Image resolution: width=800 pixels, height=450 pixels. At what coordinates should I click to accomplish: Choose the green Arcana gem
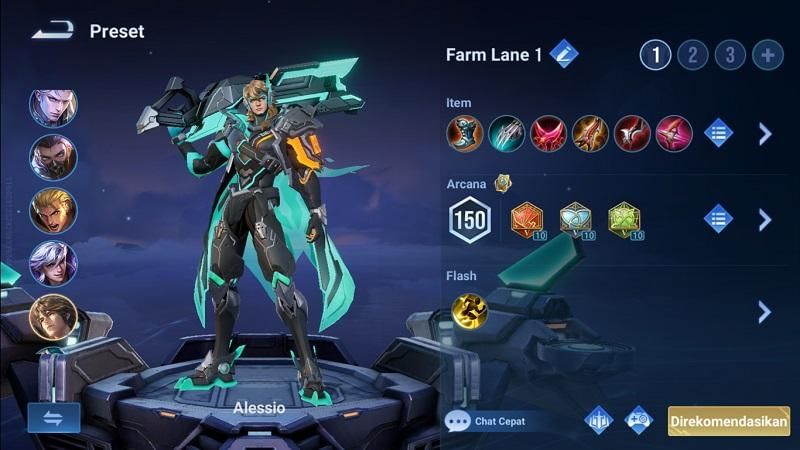coord(625,220)
